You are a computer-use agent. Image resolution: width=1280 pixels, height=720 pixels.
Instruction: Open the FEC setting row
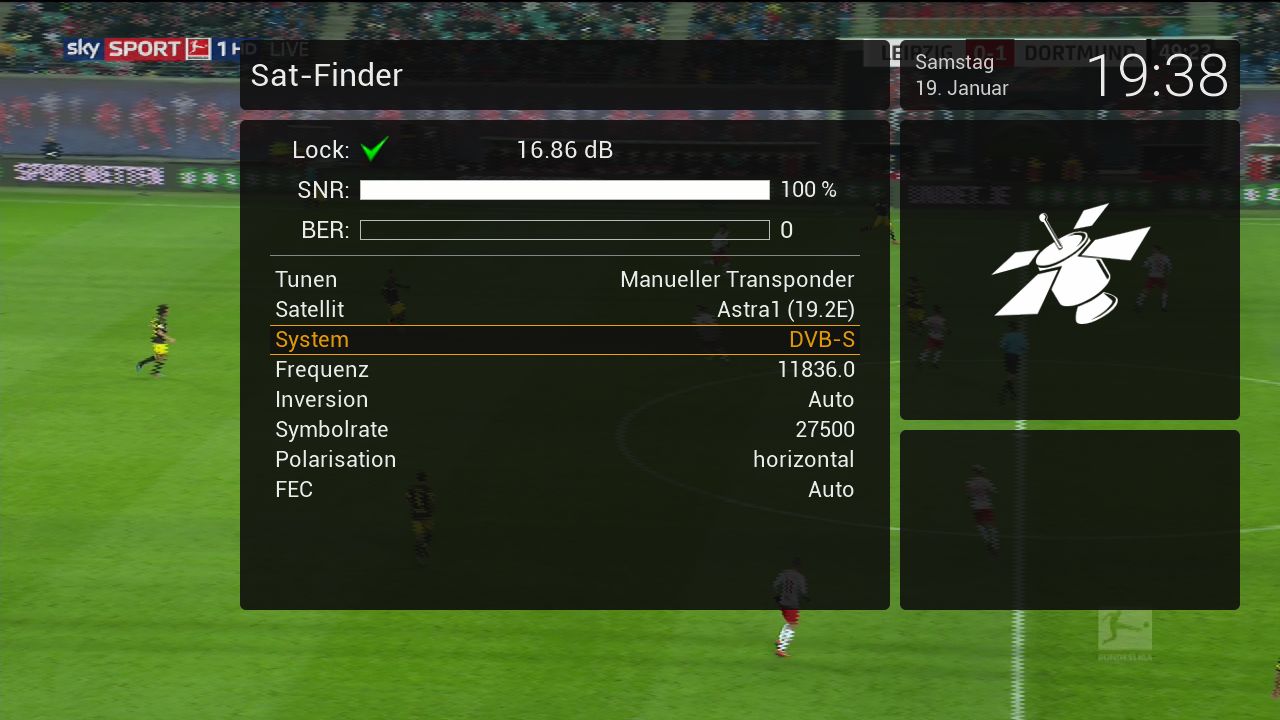564,490
